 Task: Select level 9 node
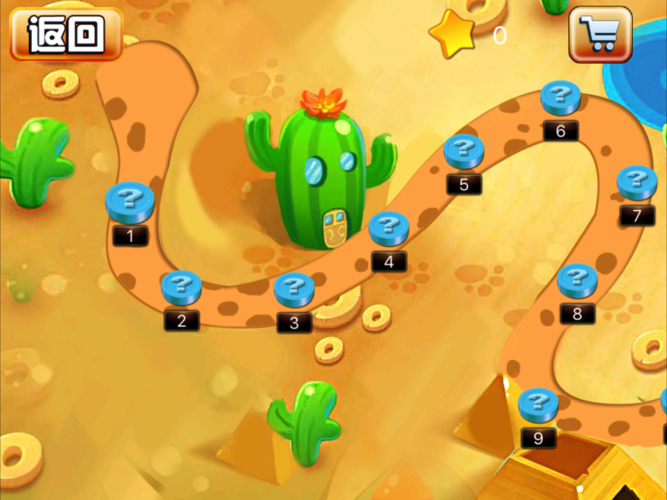coord(539,406)
